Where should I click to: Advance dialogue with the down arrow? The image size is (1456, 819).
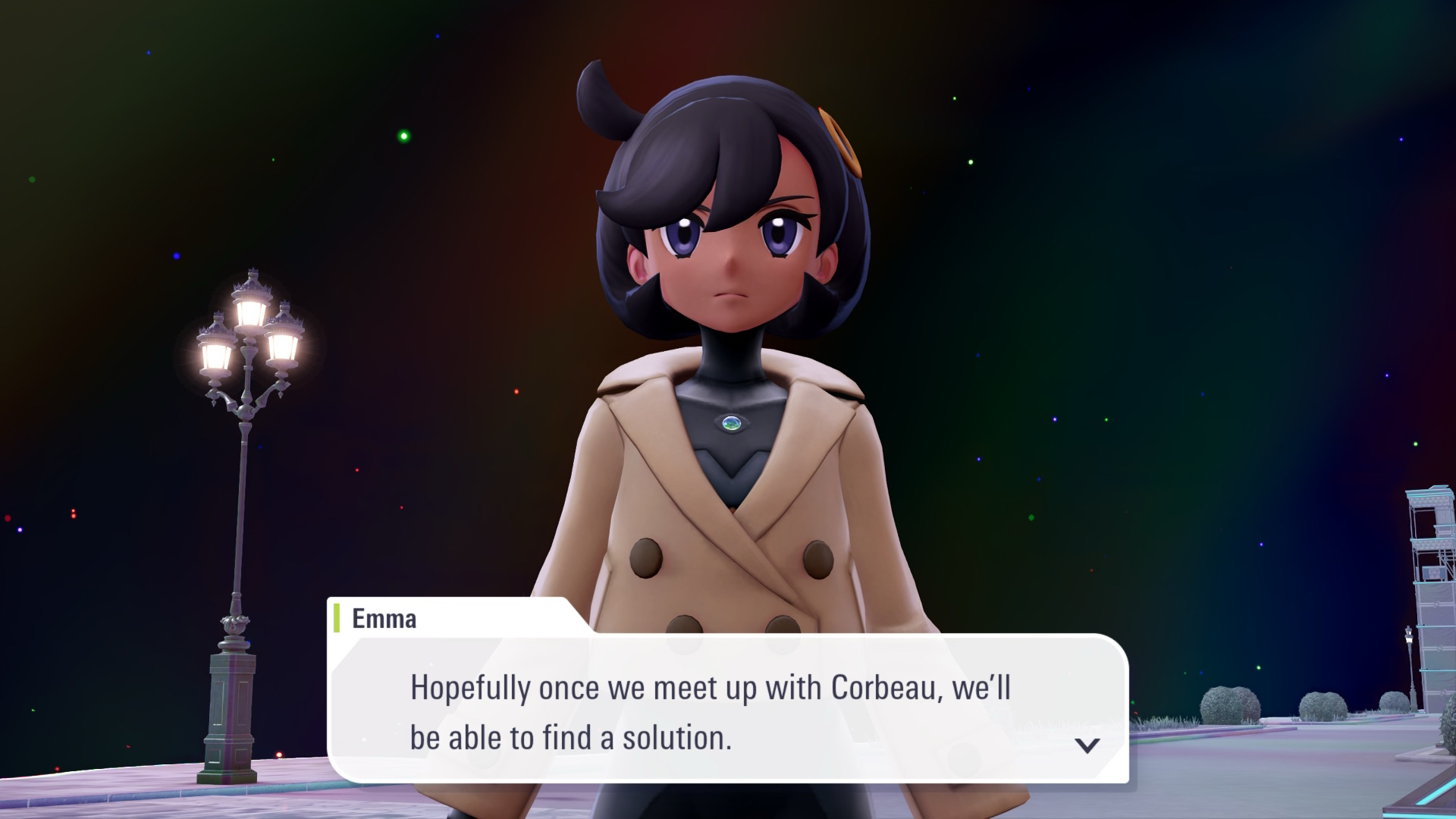[1087, 745]
